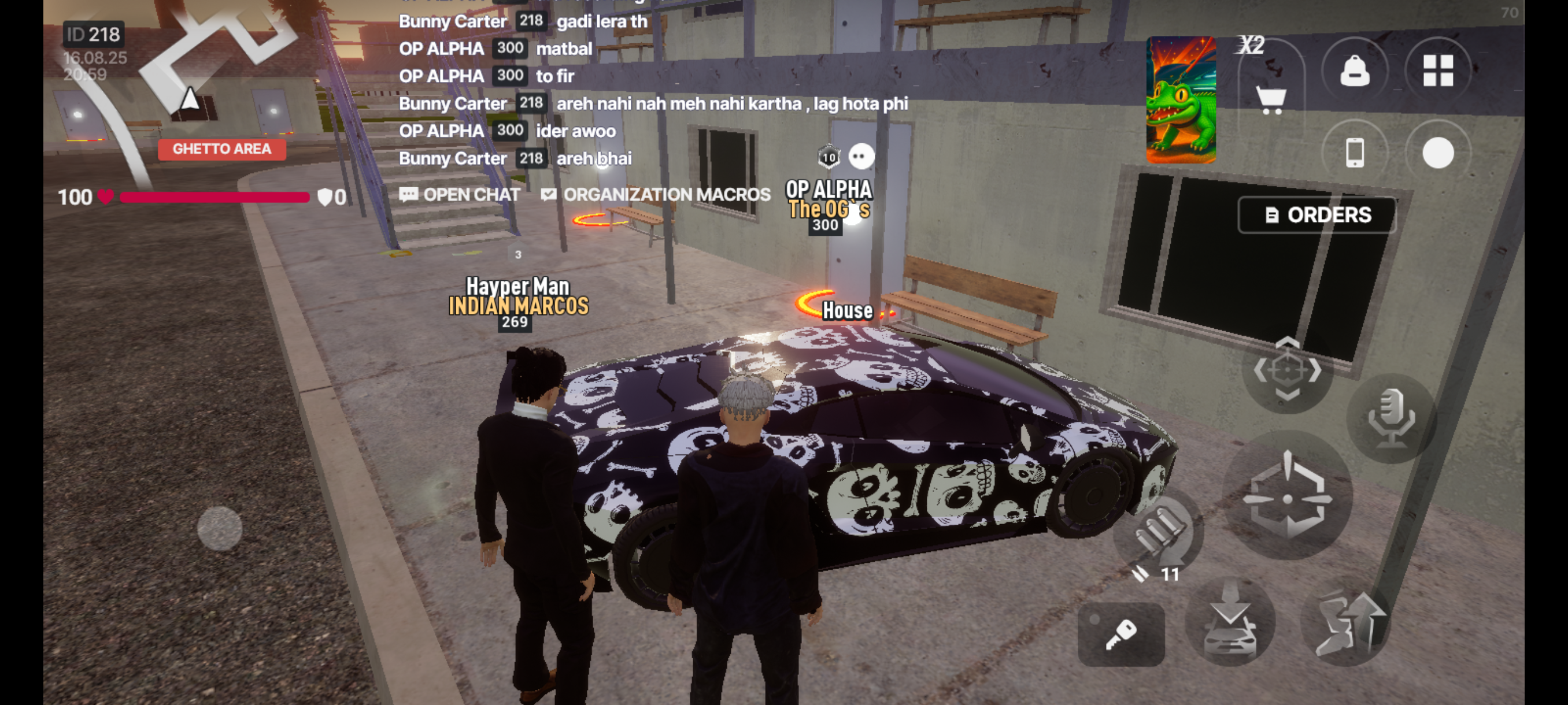Open the chat window
The width and height of the screenshot is (1568, 705).
click(460, 195)
